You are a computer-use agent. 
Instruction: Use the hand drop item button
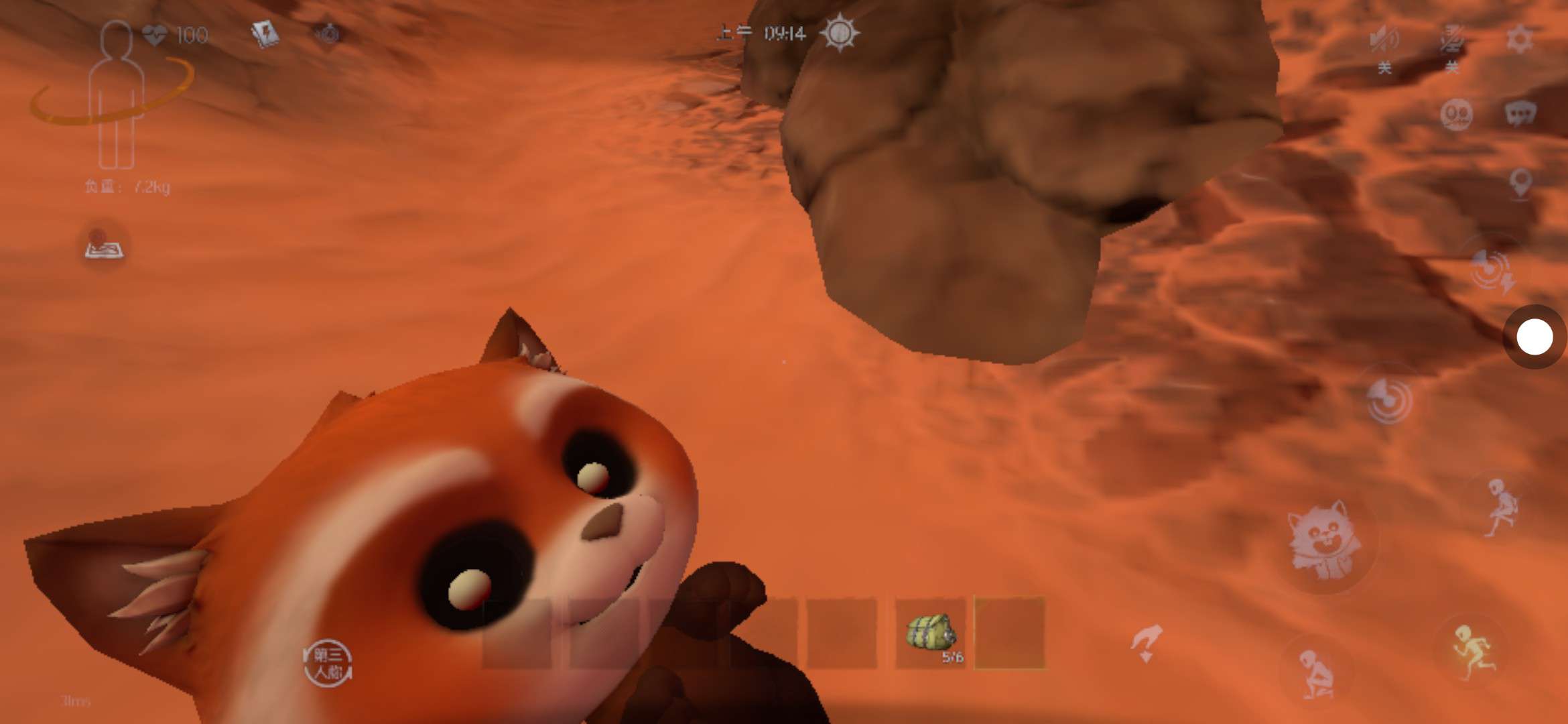click(1147, 642)
